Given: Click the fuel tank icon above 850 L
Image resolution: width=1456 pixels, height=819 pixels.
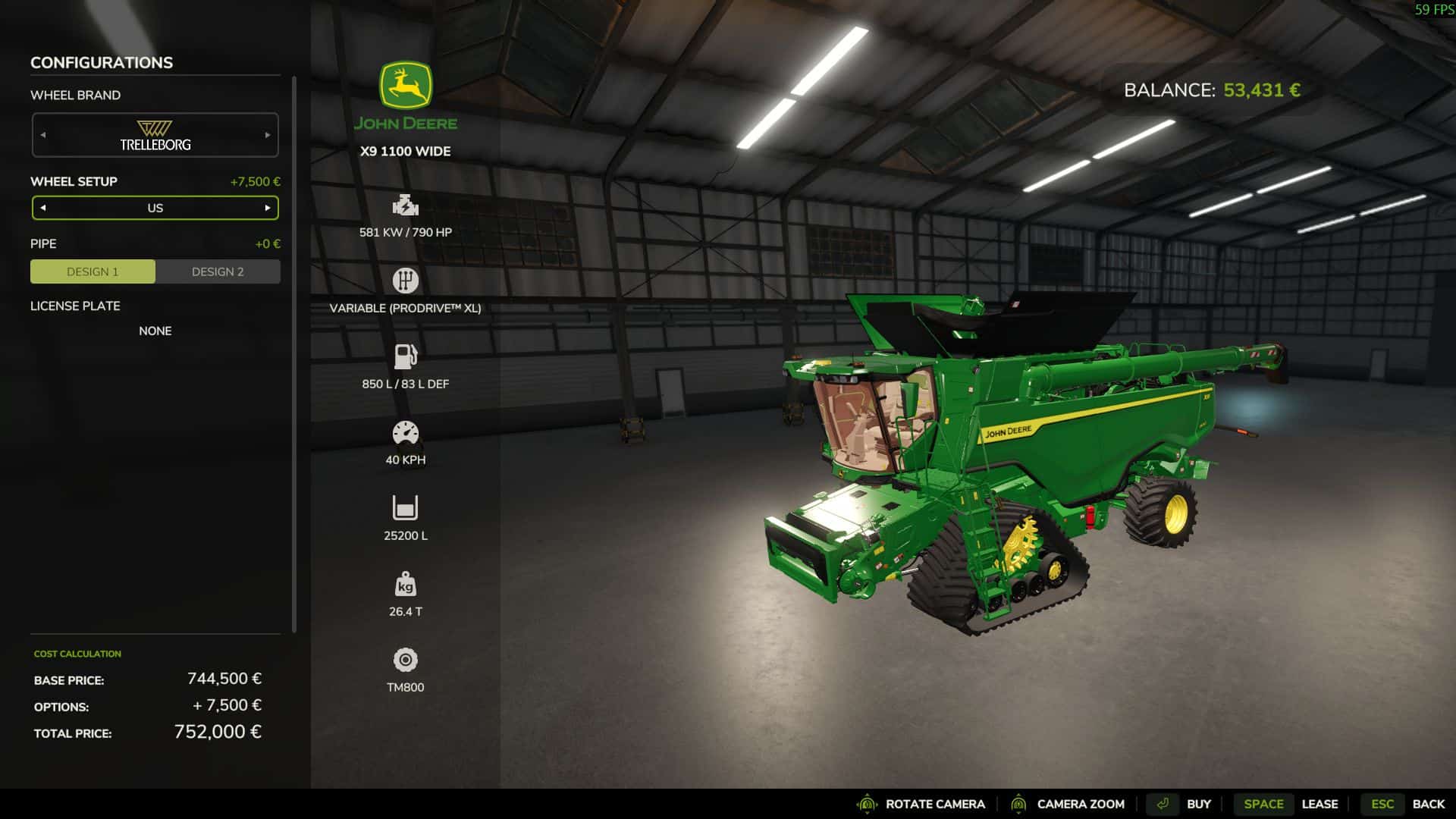Looking at the screenshot, I should 406,356.
